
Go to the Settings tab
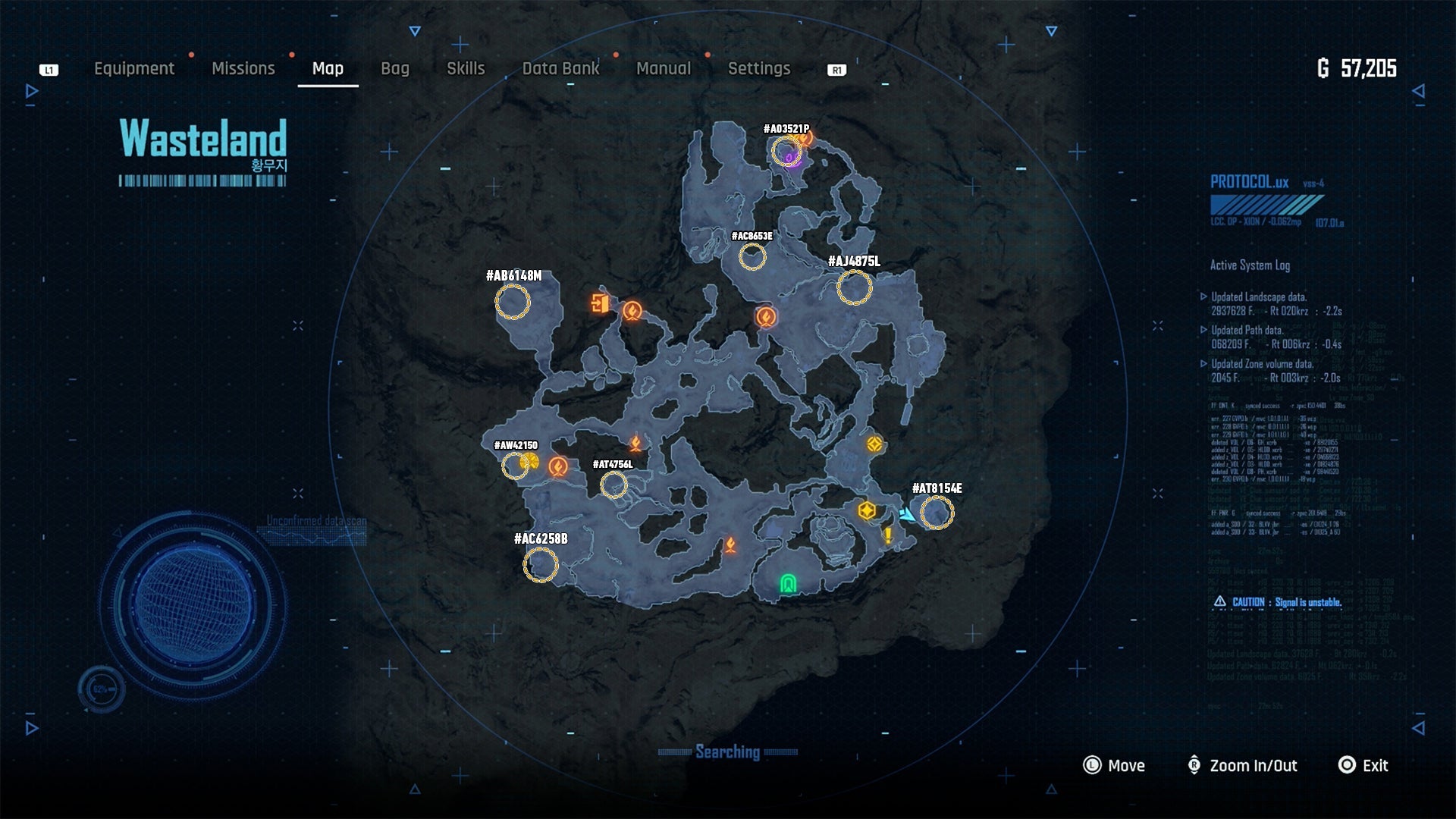pyautogui.click(x=759, y=68)
